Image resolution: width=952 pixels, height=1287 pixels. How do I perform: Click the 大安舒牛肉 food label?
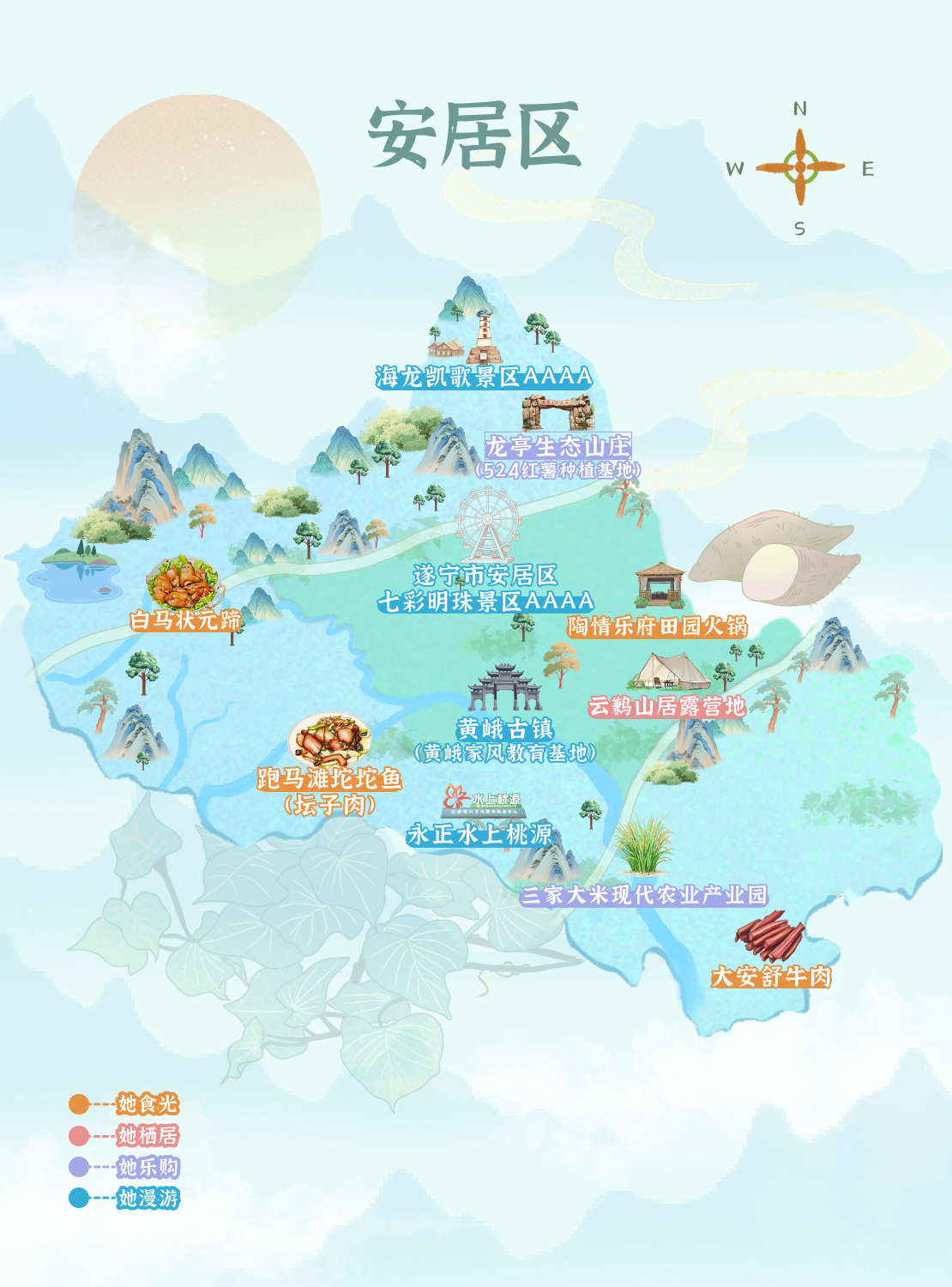(771, 976)
